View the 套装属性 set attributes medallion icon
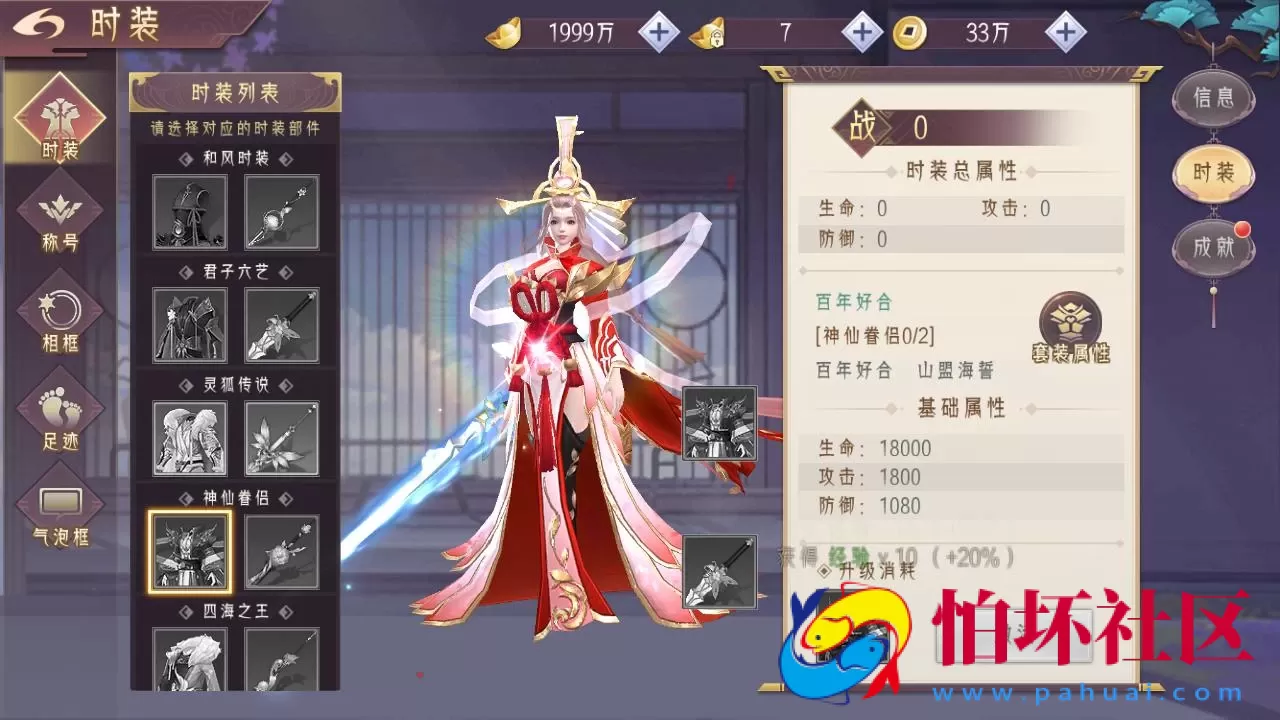The height and width of the screenshot is (720, 1280). click(1069, 320)
